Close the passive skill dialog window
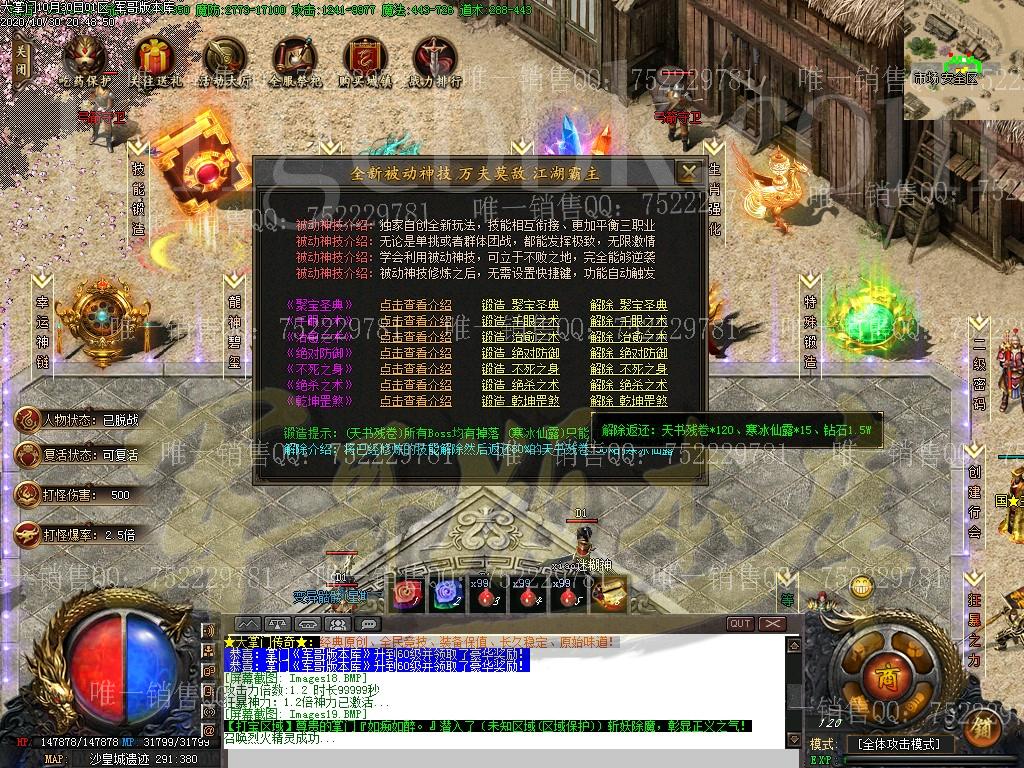 [x=688, y=172]
